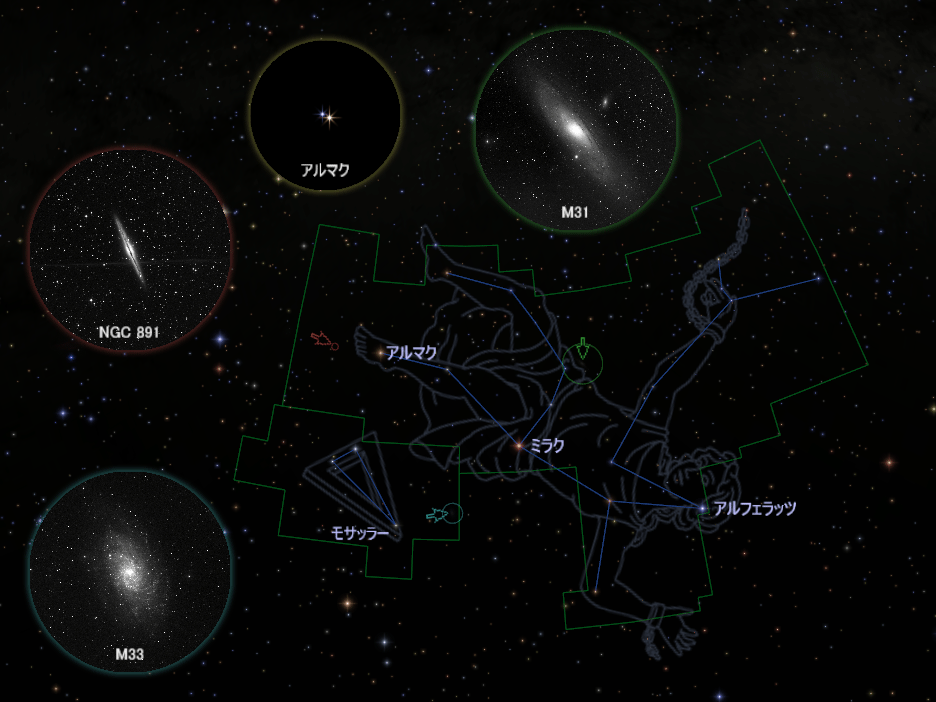
Task: Click the モサッラー star label
Action: tap(359, 533)
